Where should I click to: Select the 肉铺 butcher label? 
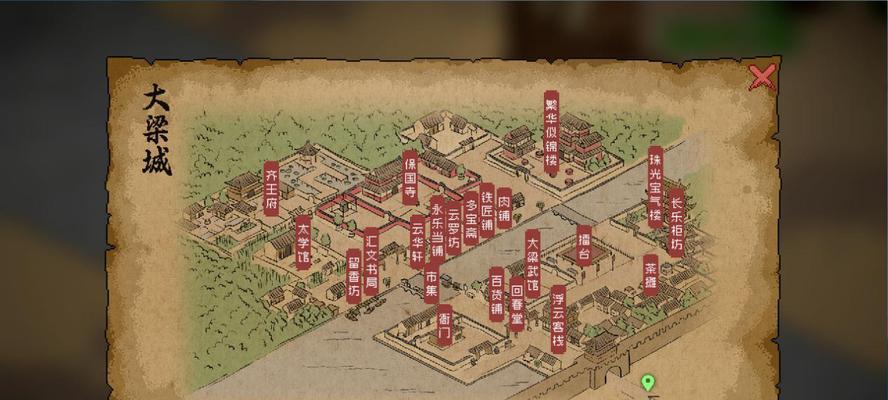(x=504, y=206)
